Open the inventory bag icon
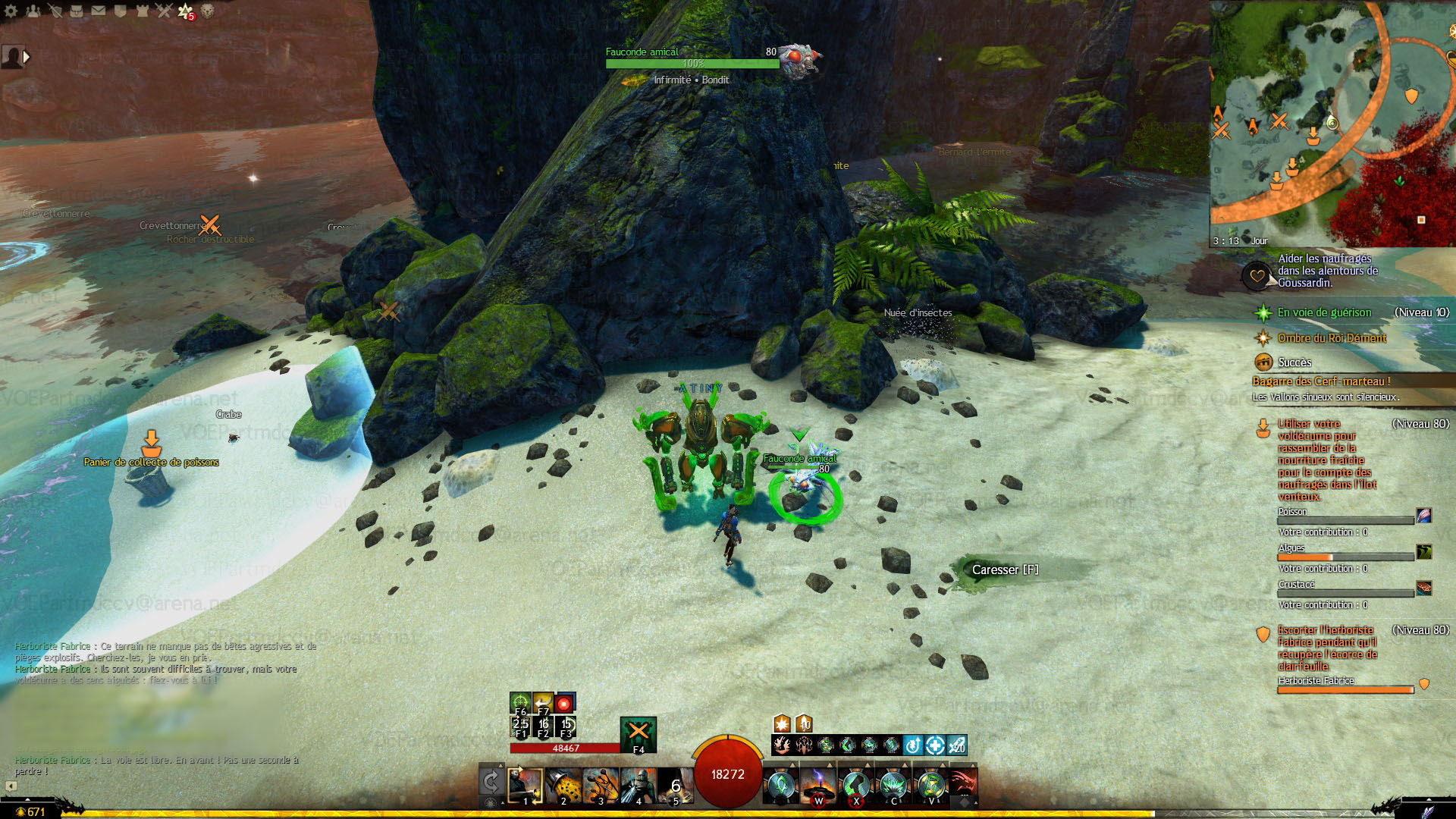 [x=77, y=11]
